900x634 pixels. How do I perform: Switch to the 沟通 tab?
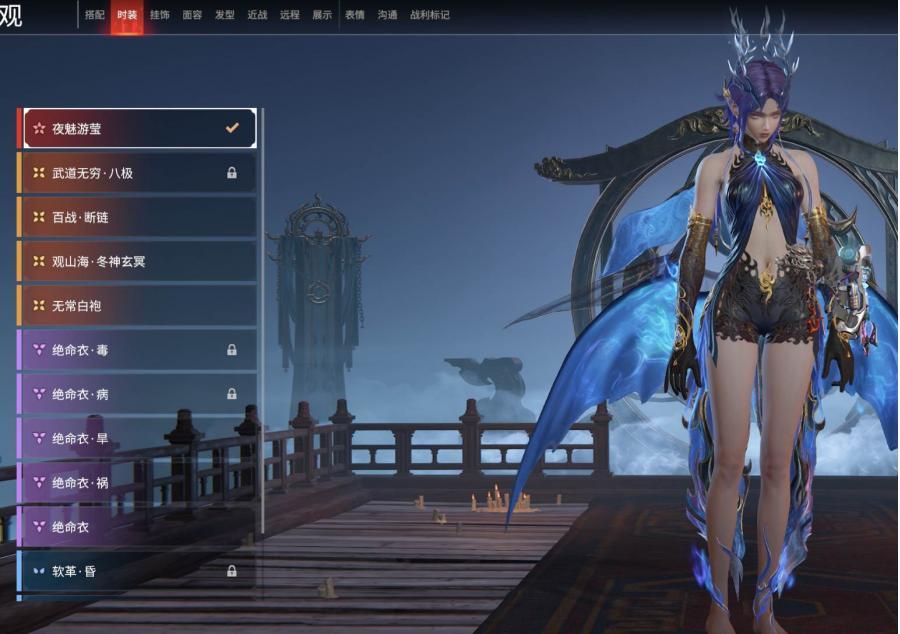click(x=387, y=15)
